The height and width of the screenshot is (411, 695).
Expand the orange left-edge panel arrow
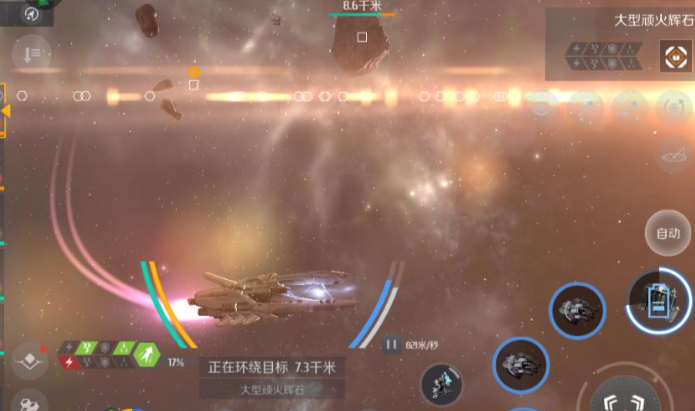5,110
